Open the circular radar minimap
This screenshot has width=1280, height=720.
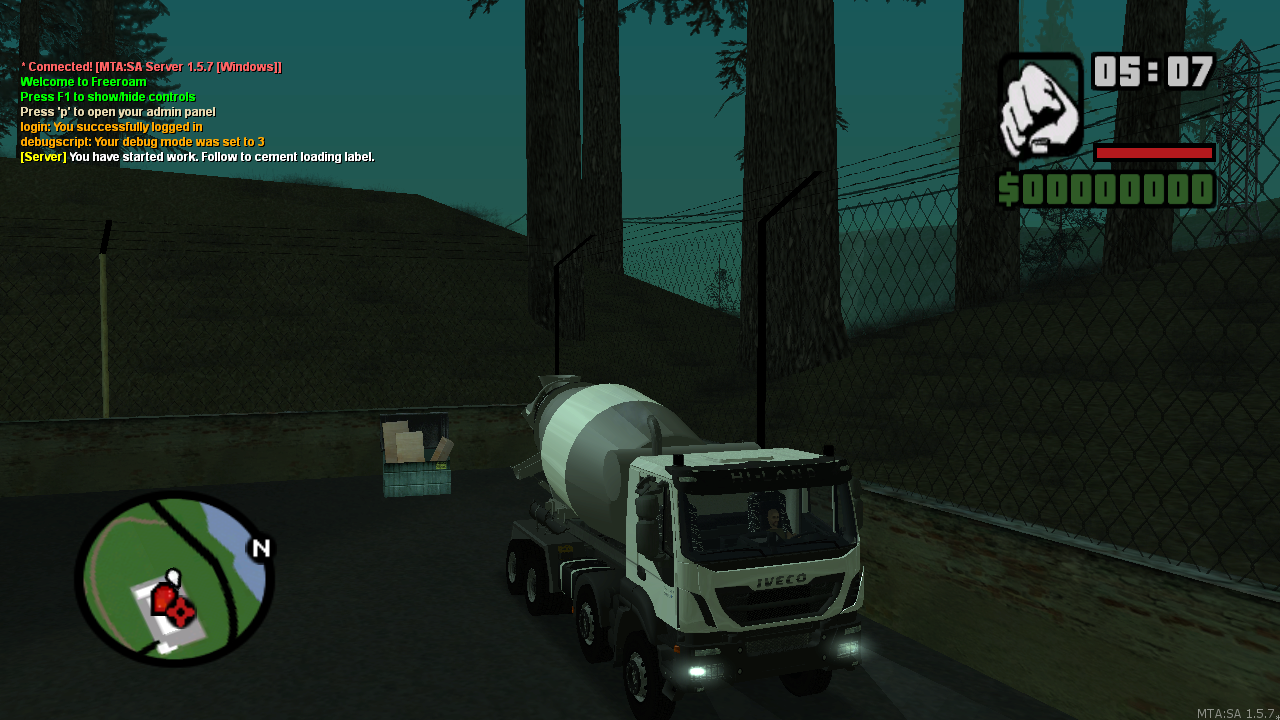point(174,578)
